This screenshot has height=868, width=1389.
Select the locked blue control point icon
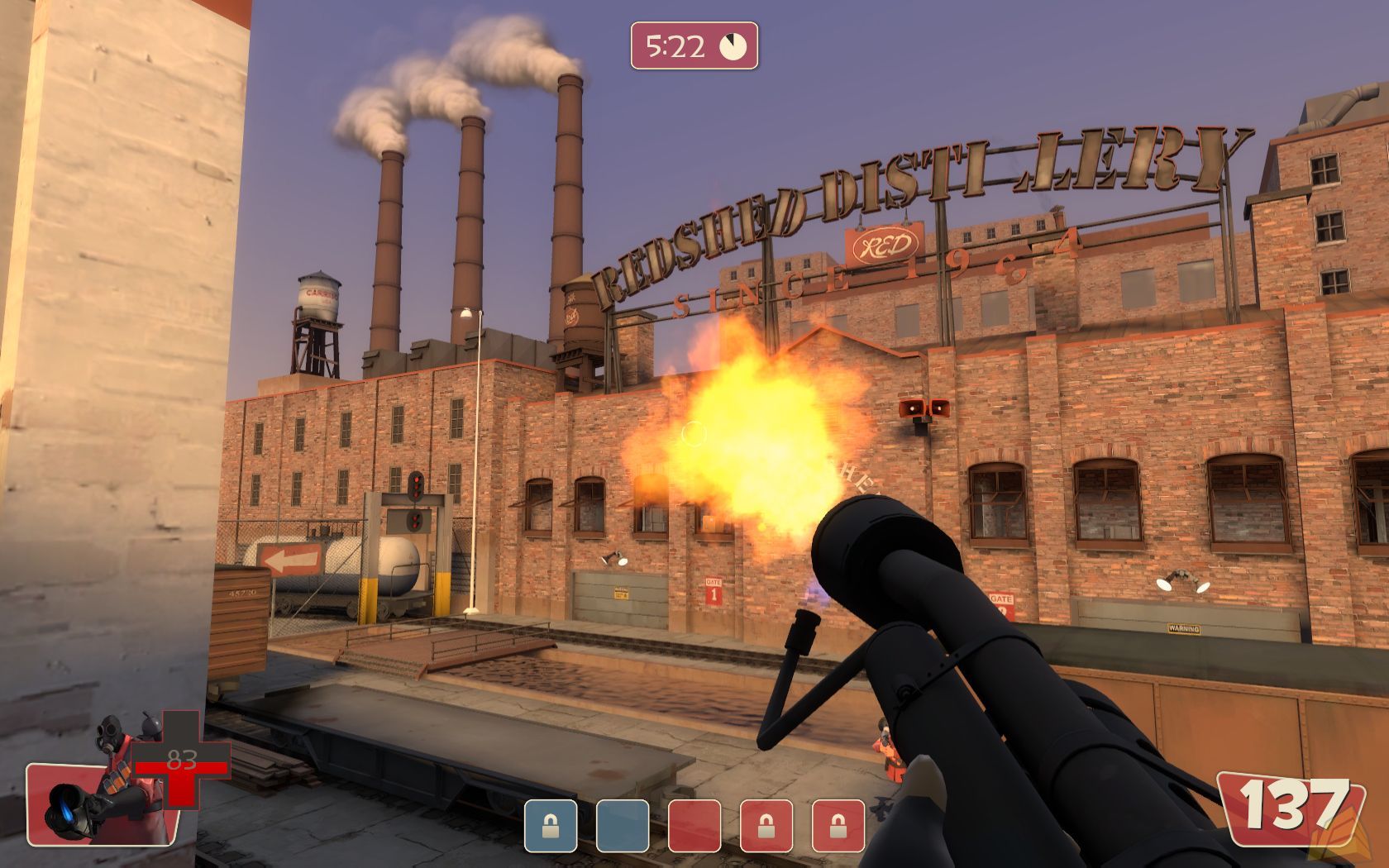click(551, 825)
